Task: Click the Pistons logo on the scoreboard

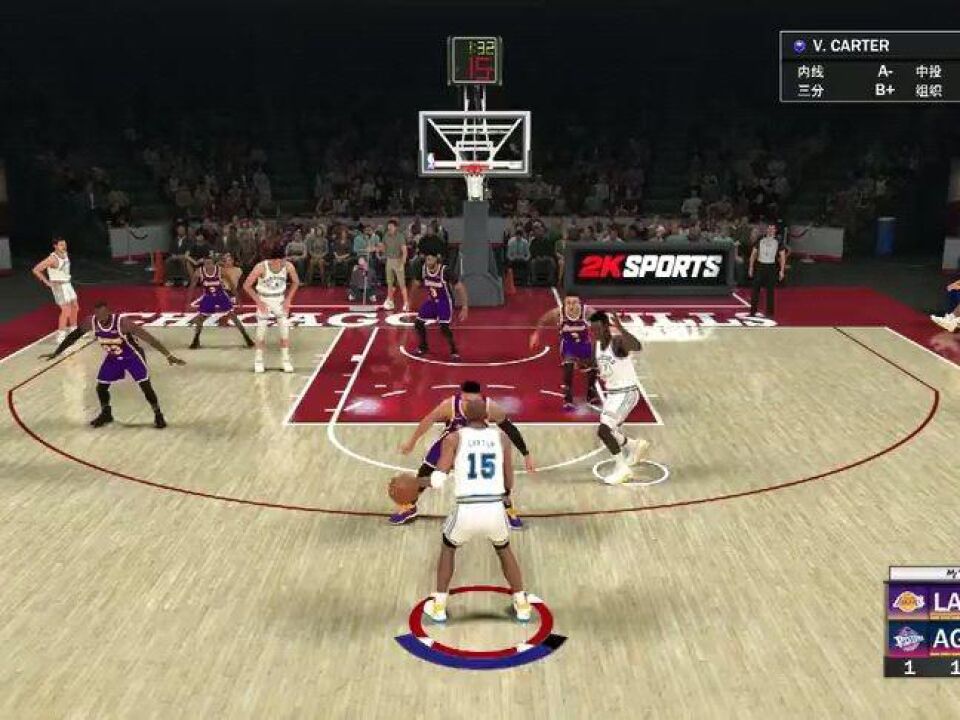Action: coord(907,639)
